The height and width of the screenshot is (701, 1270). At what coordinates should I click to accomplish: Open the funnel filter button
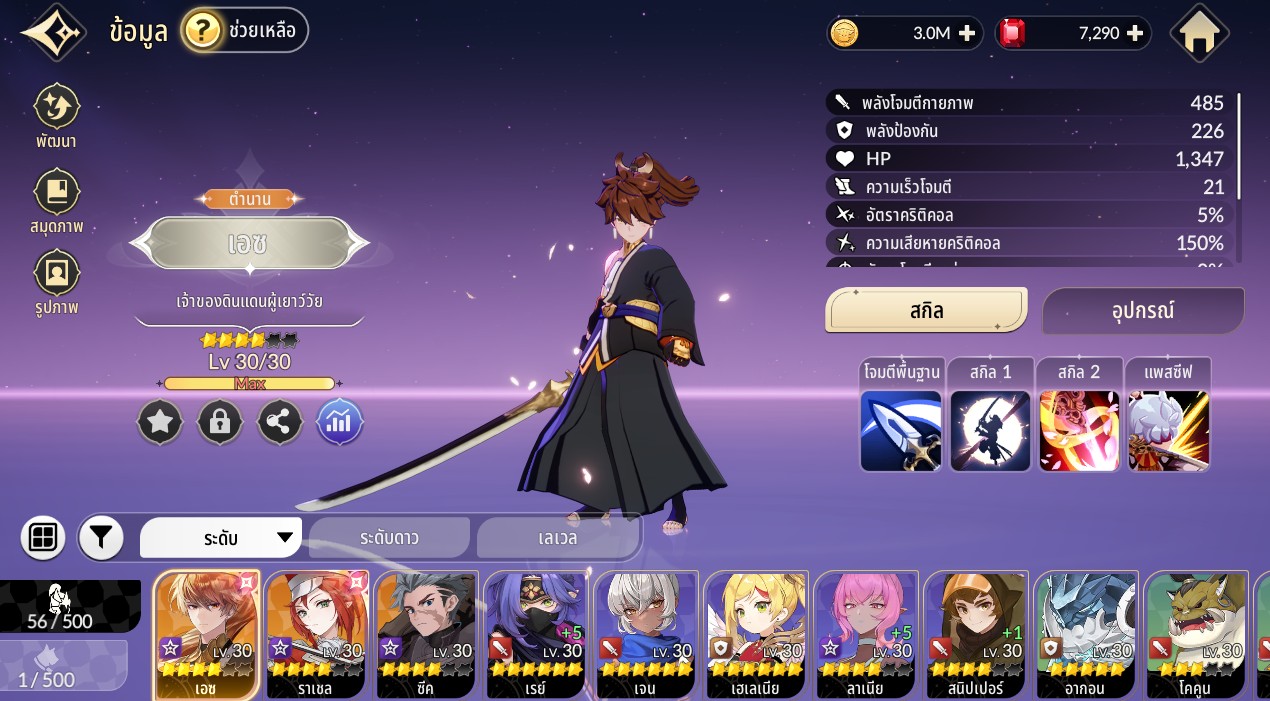point(101,538)
